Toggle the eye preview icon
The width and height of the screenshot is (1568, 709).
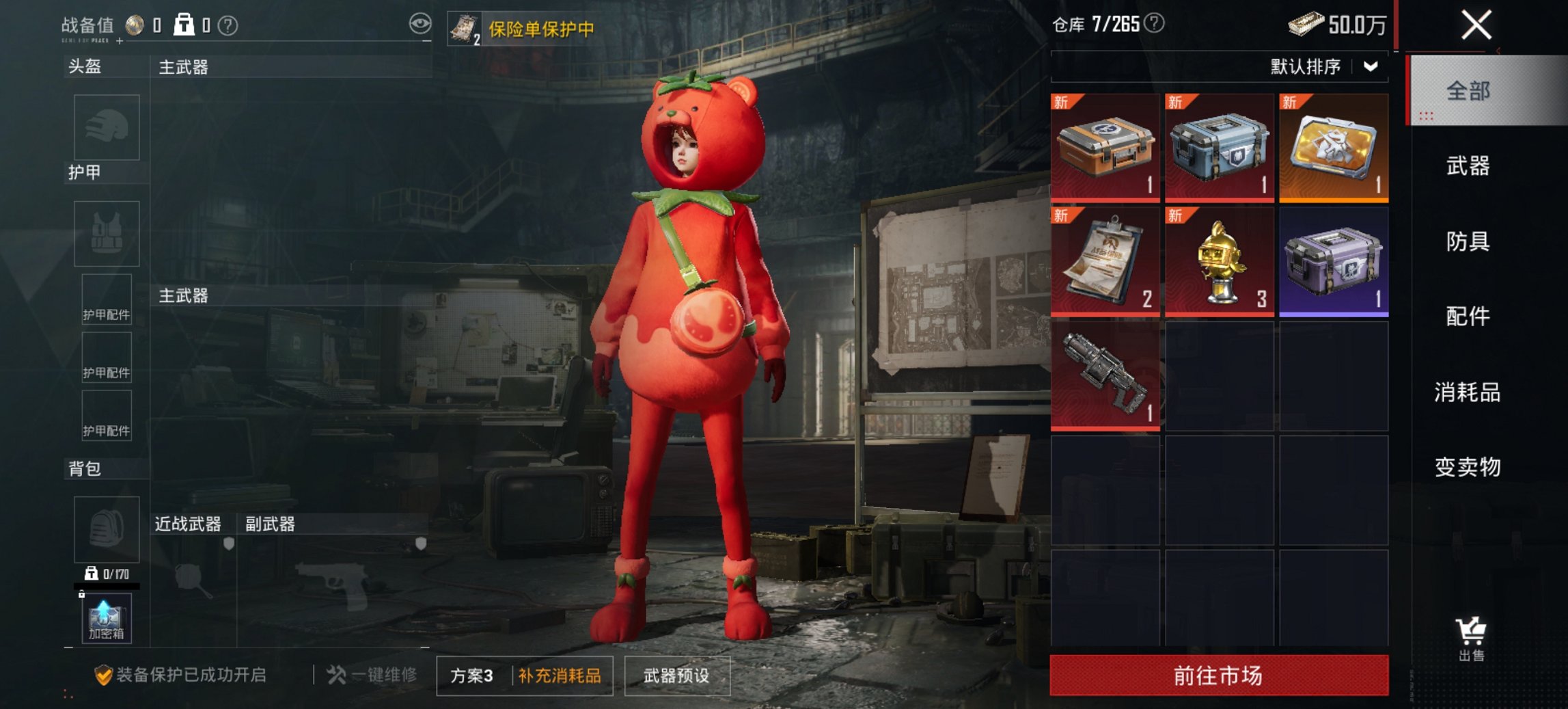tap(422, 23)
